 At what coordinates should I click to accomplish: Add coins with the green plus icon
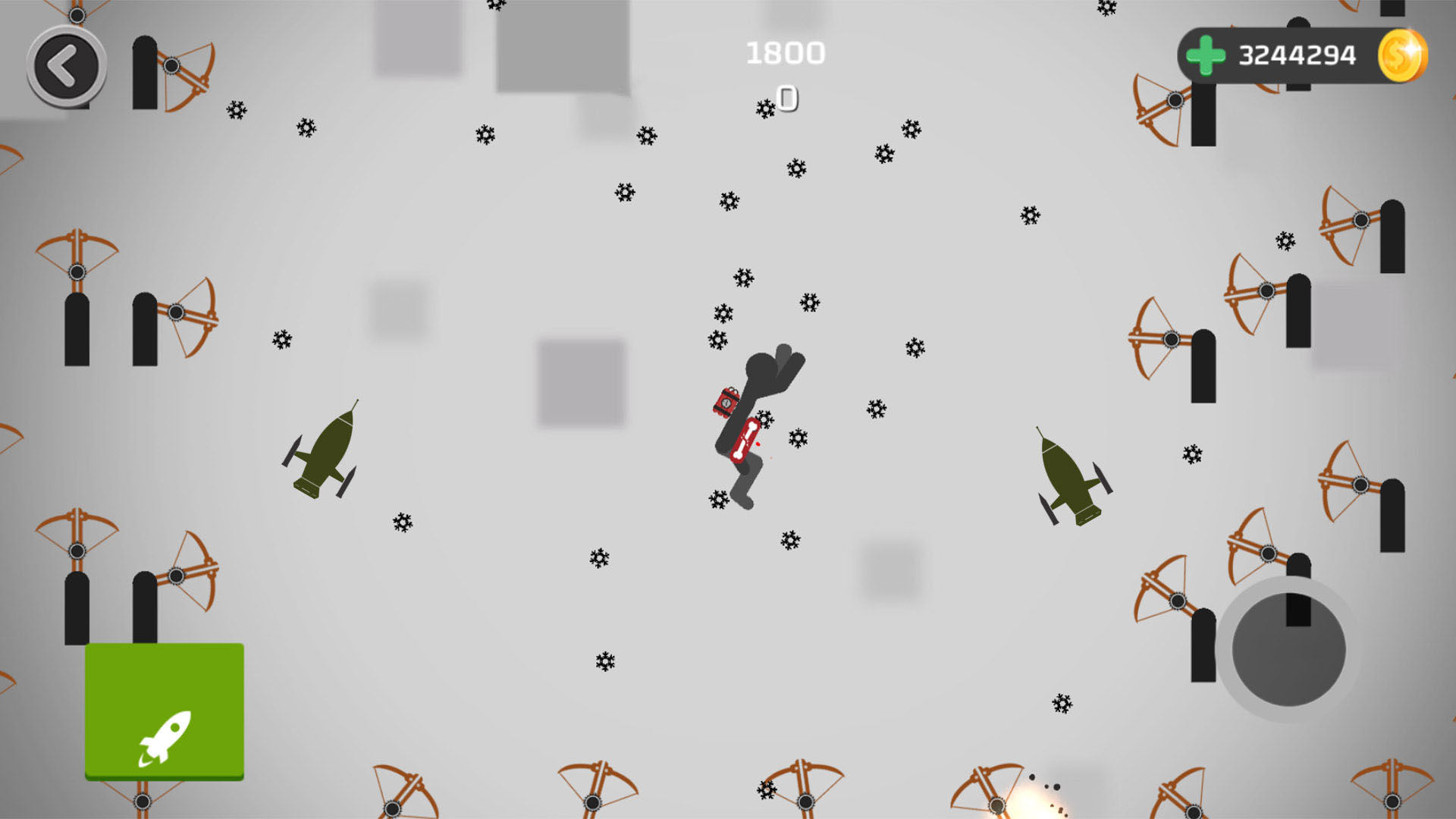click(x=1205, y=55)
